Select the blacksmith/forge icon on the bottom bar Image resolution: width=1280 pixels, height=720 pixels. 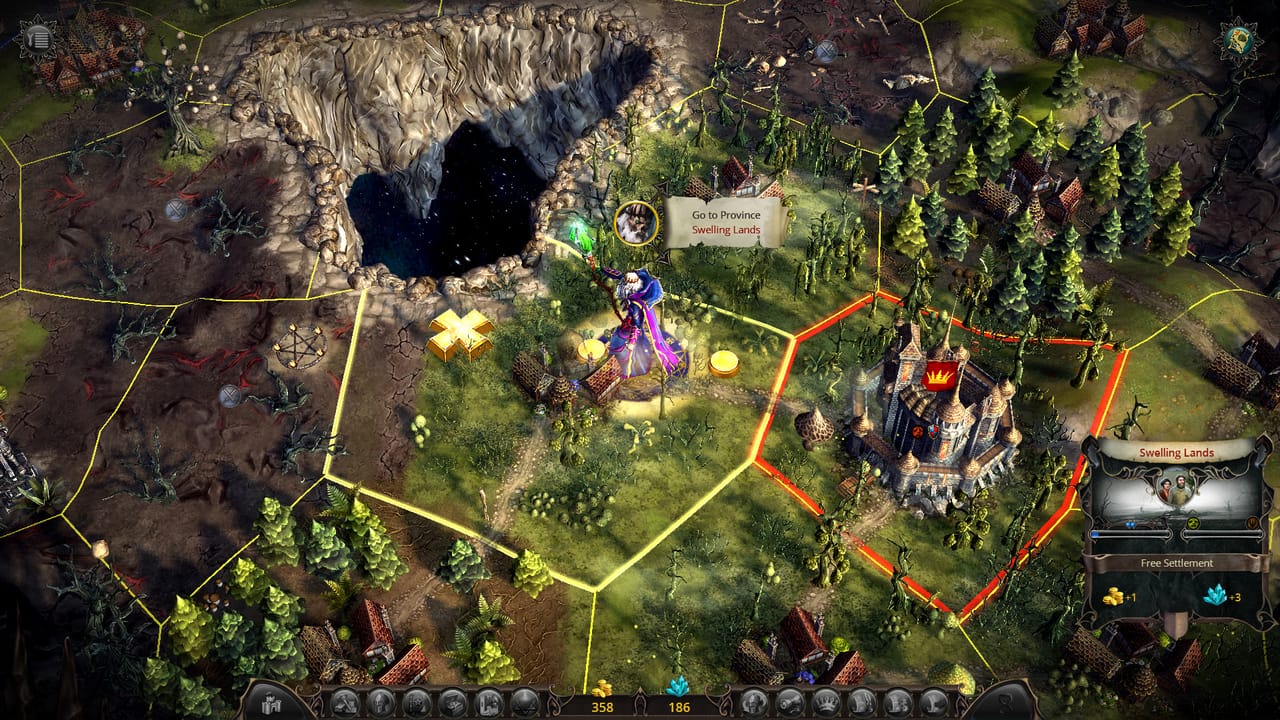pyautogui.click(x=347, y=702)
